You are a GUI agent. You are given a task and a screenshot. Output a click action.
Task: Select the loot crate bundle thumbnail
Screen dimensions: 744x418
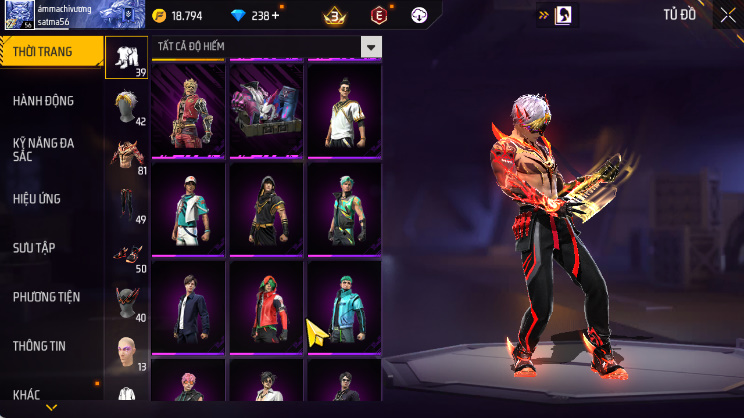click(266, 107)
